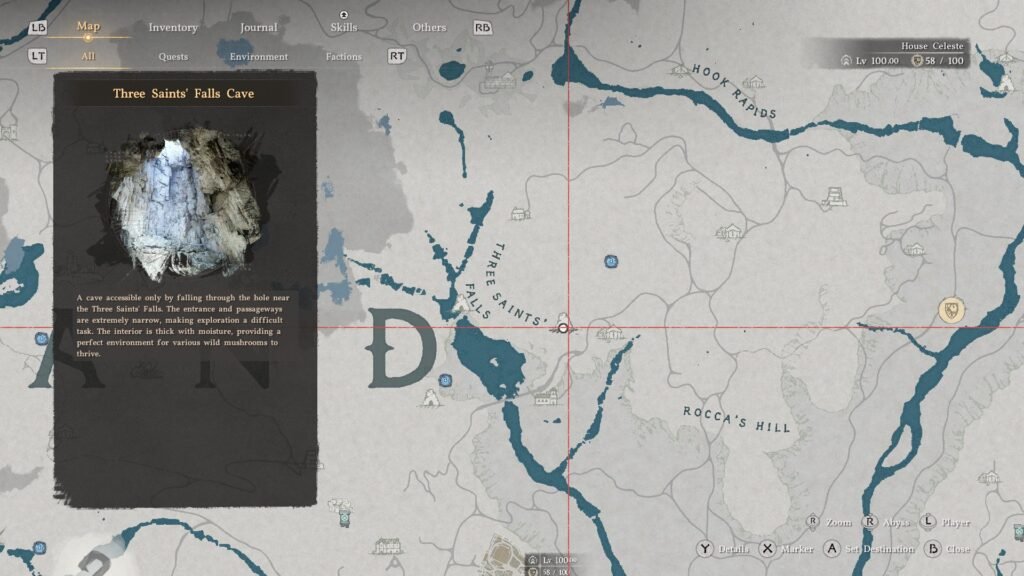This screenshot has height=576, width=1024.
Task: Switch to the Environment map filter
Action: click(259, 56)
